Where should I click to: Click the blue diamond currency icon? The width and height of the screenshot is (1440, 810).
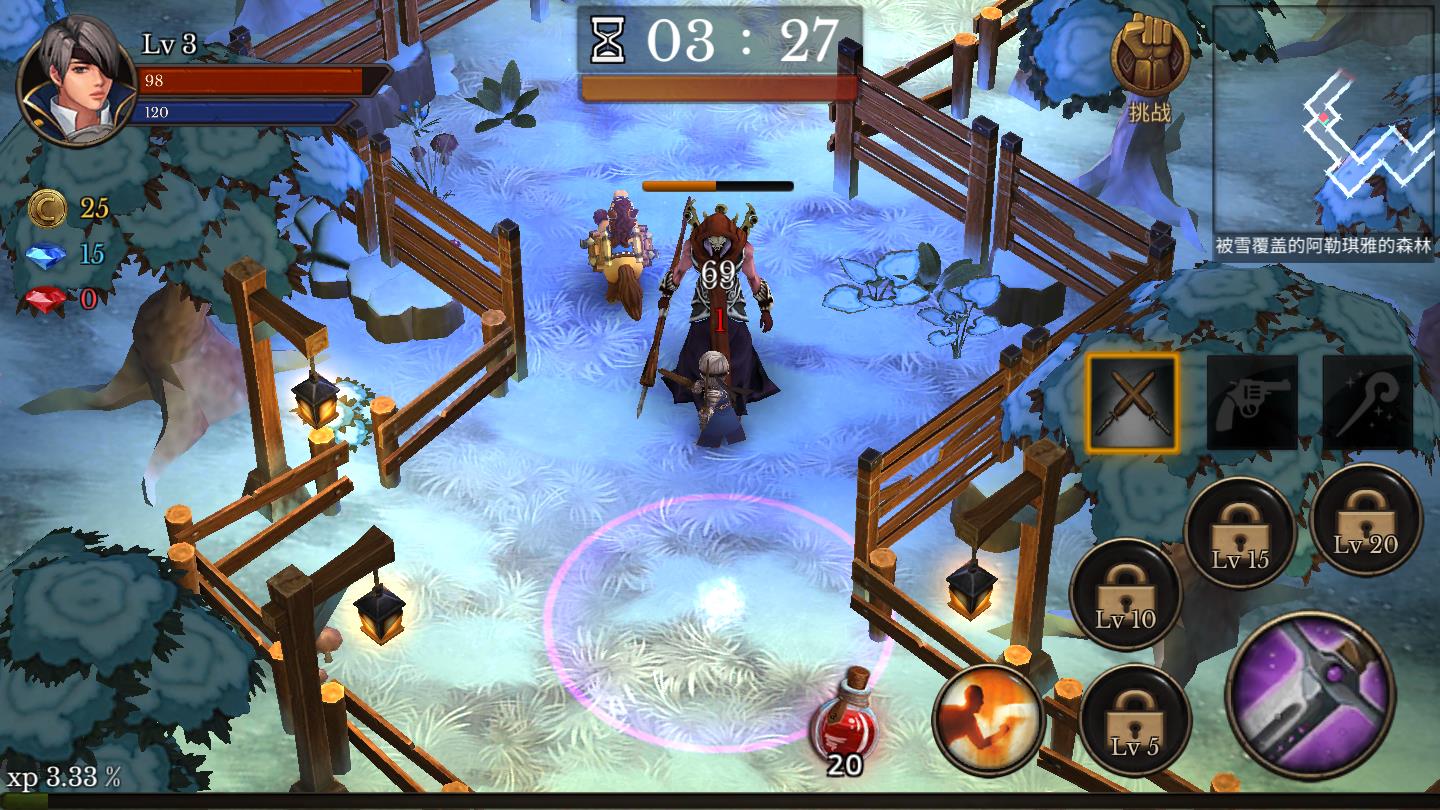47,254
